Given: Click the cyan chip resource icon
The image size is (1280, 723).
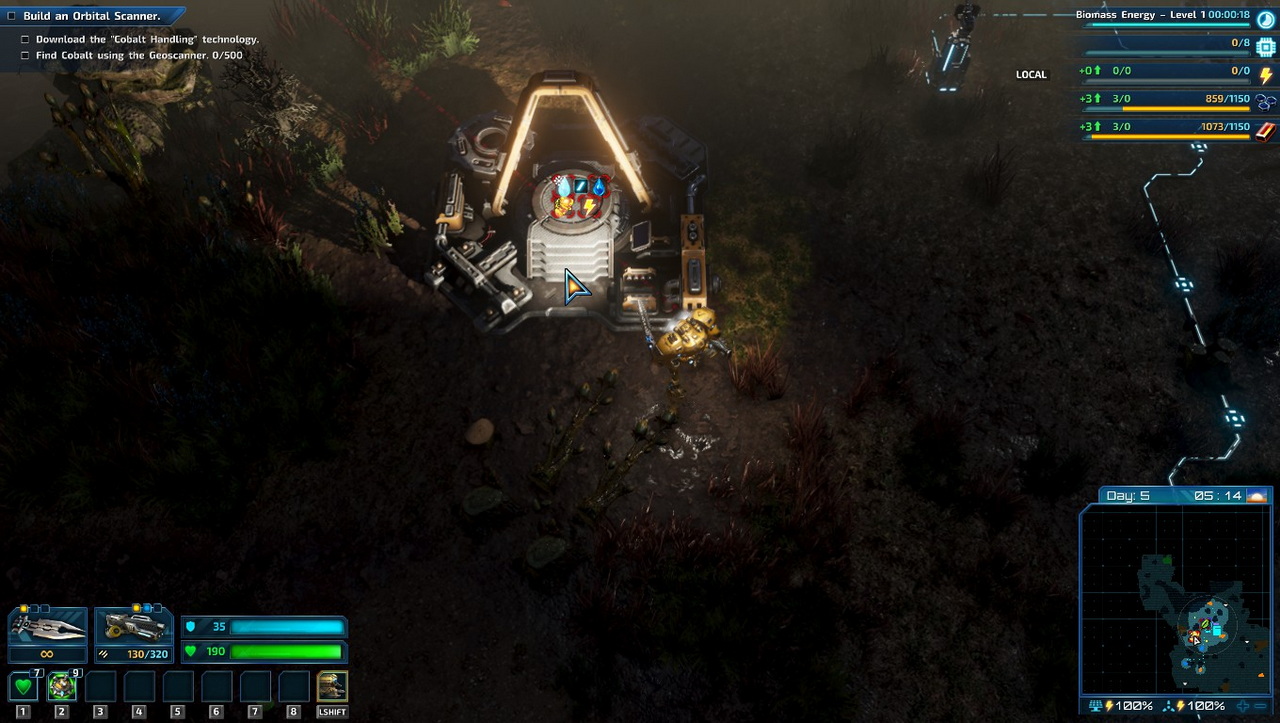Looking at the screenshot, I should 1266,46.
